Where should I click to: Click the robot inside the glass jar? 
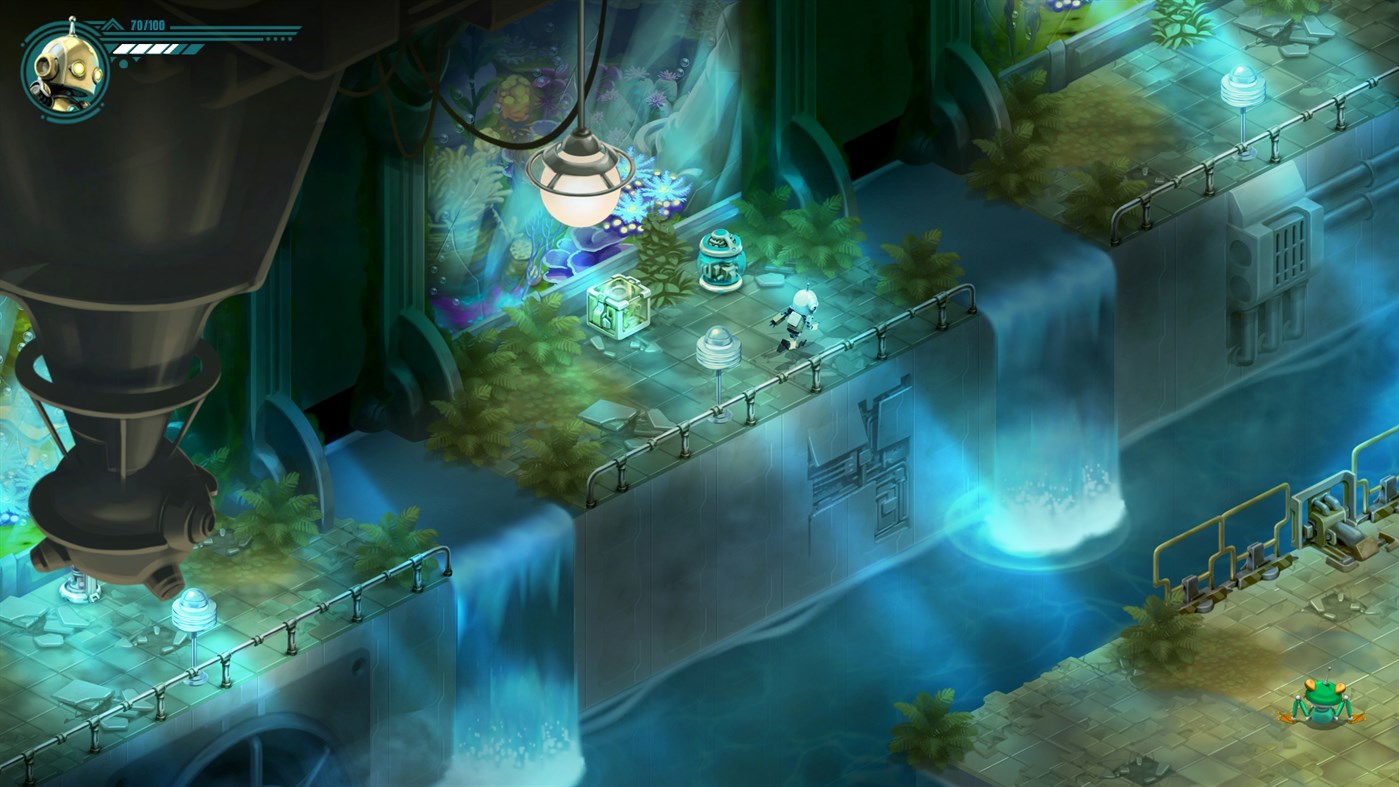[722, 262]
